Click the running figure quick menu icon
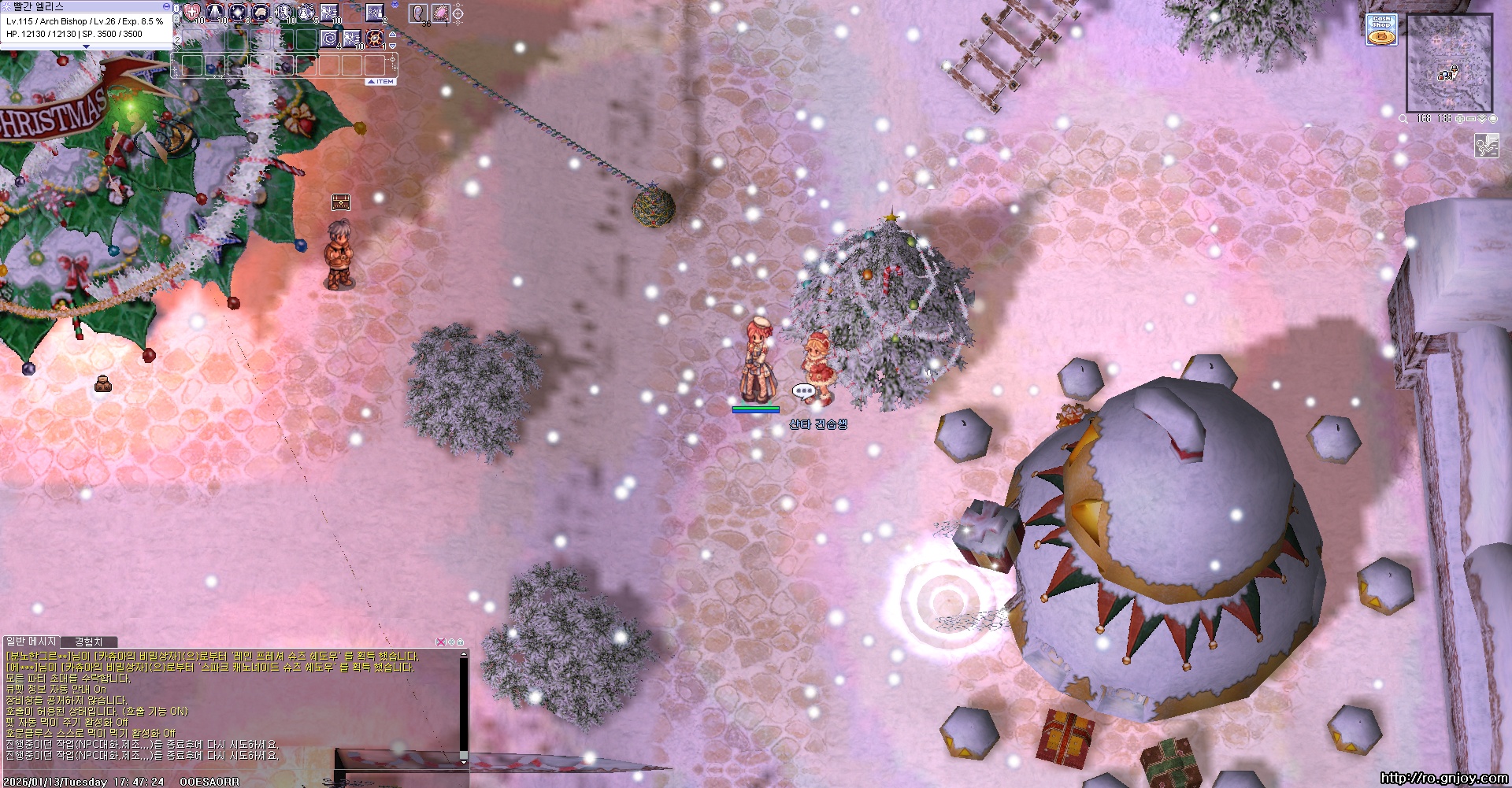1512x788 pixels. [1486, 146]
